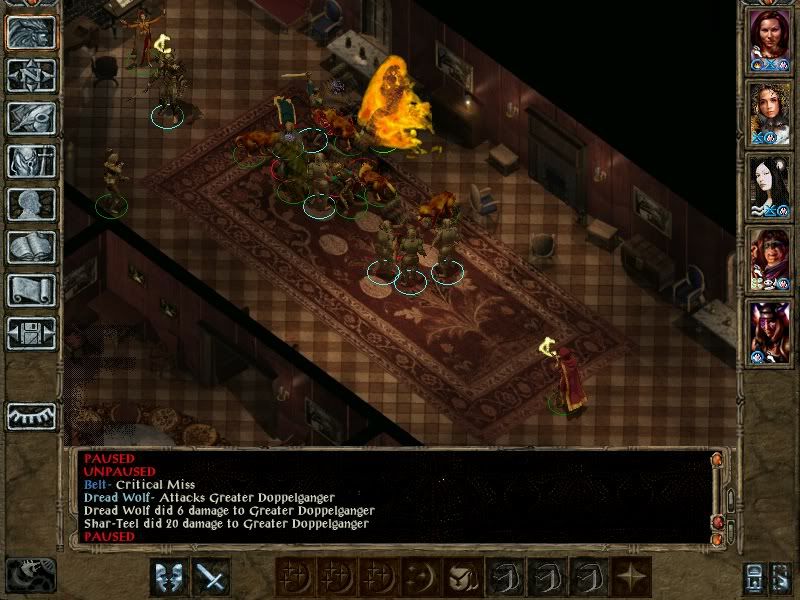Select the red-haired woman's portrait
The height and width of the screenshot is (600, 800).
(x=770, y=41)
